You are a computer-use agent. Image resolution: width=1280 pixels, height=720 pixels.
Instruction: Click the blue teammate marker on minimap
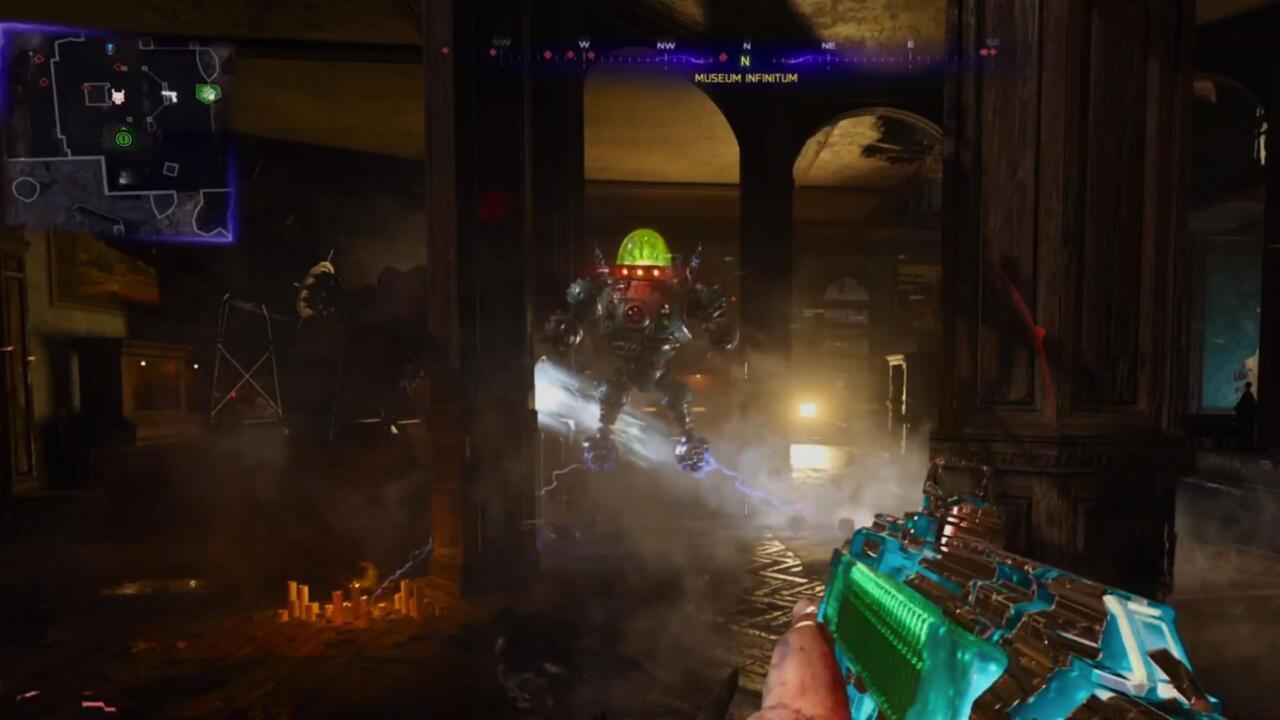pyautogui.click(x=111, y=47)
